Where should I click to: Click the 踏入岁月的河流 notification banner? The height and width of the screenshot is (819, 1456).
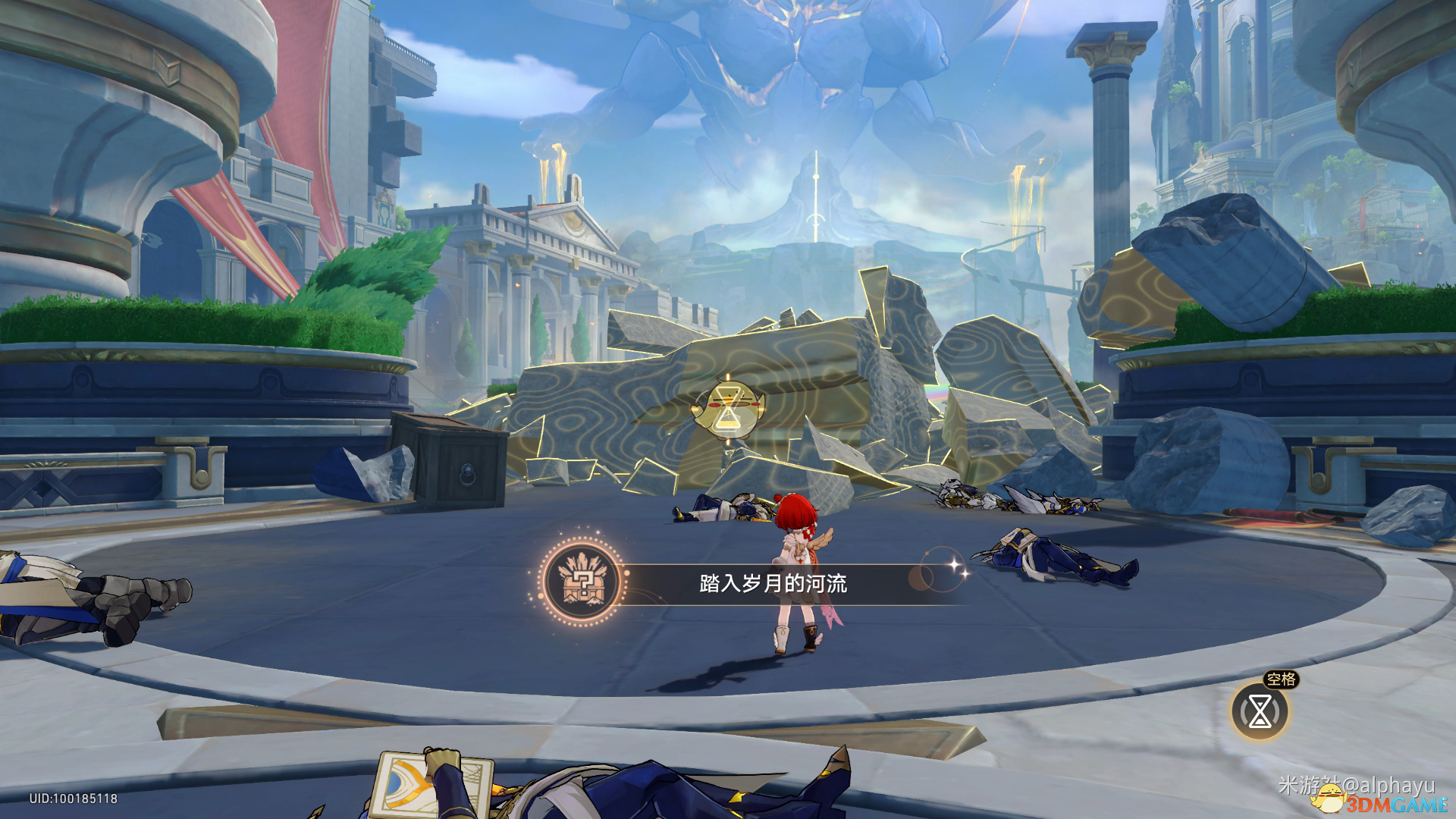click(x=773, y=583)
